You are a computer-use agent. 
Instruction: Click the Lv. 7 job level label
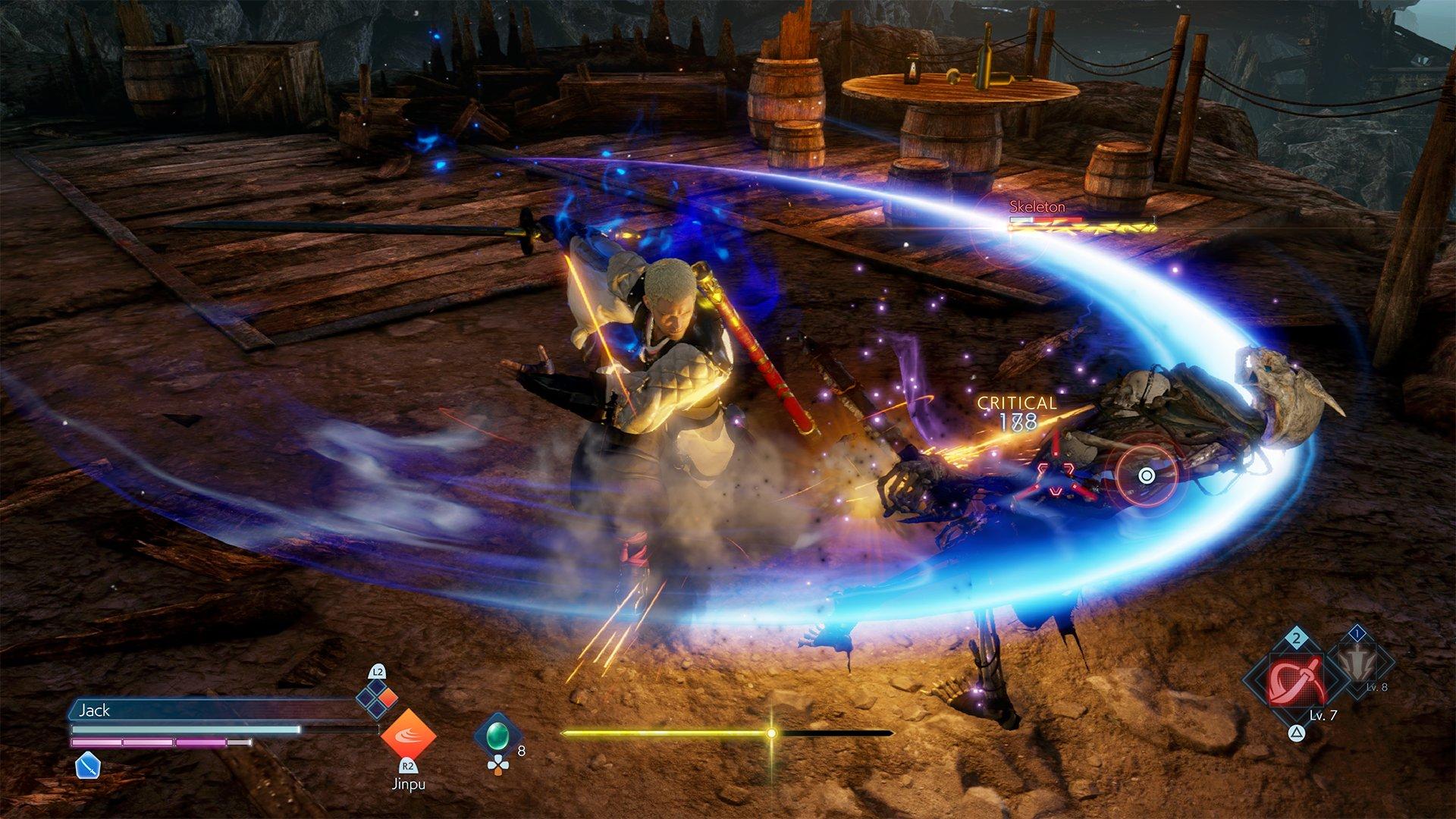point(1323,715)
